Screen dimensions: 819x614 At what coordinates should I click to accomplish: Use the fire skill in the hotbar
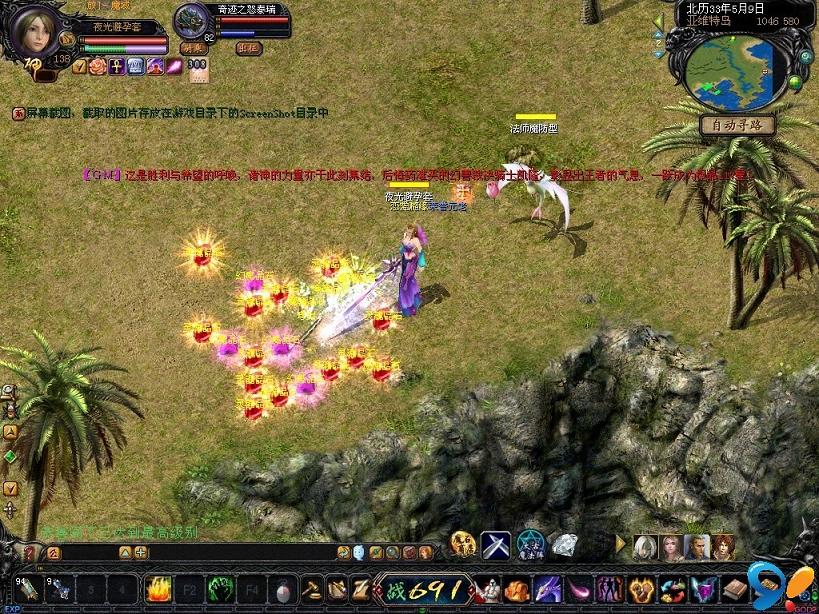click(x=158, y=587)
